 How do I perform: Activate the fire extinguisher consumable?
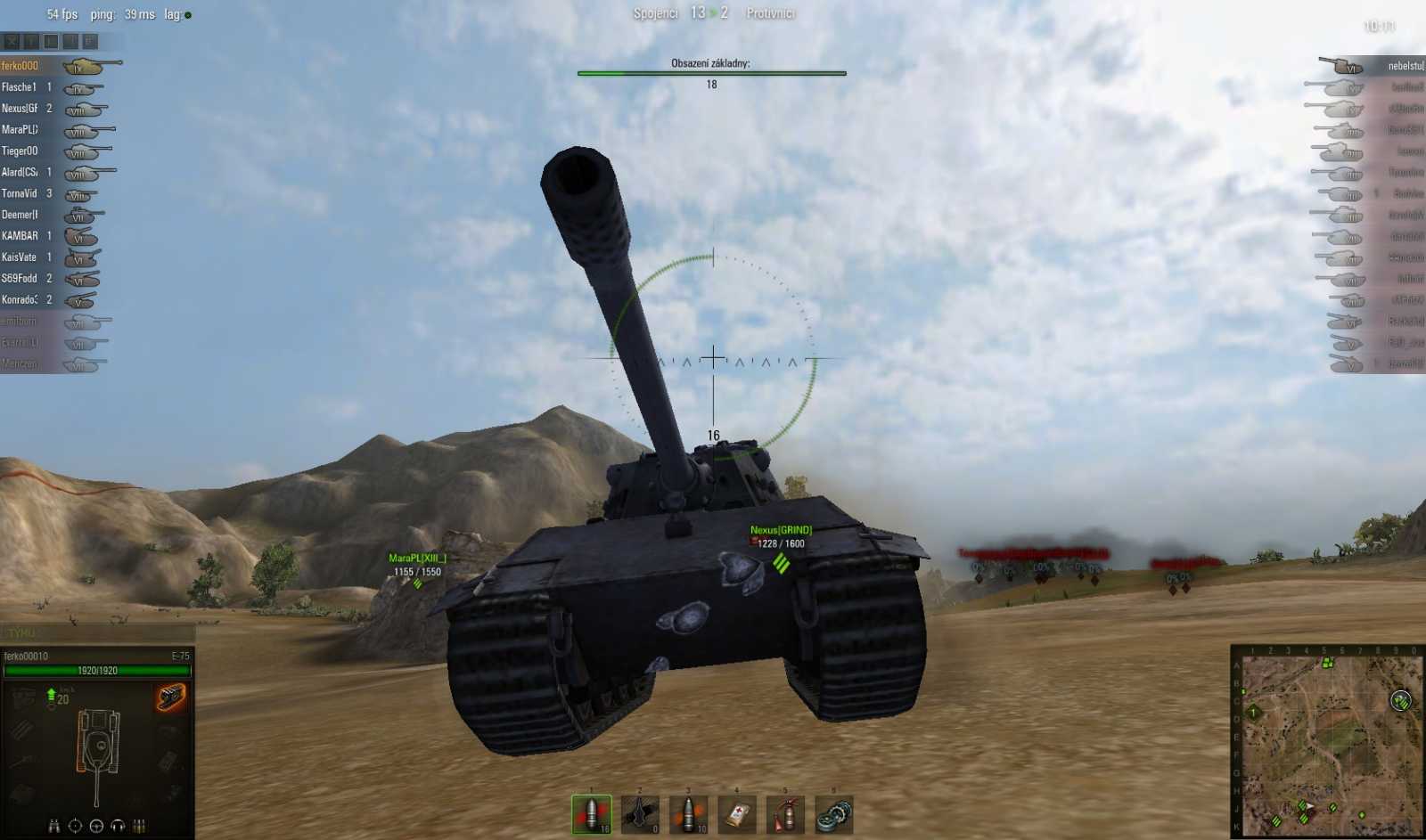(784, 813)
